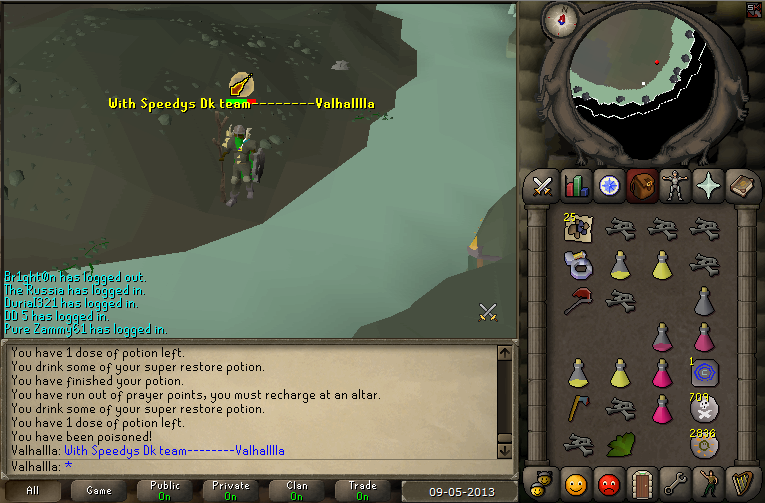The width and height of the screenshot is (765, 503).
Task: Switch chat to the Game filter
Action: (x=99, y=491)
